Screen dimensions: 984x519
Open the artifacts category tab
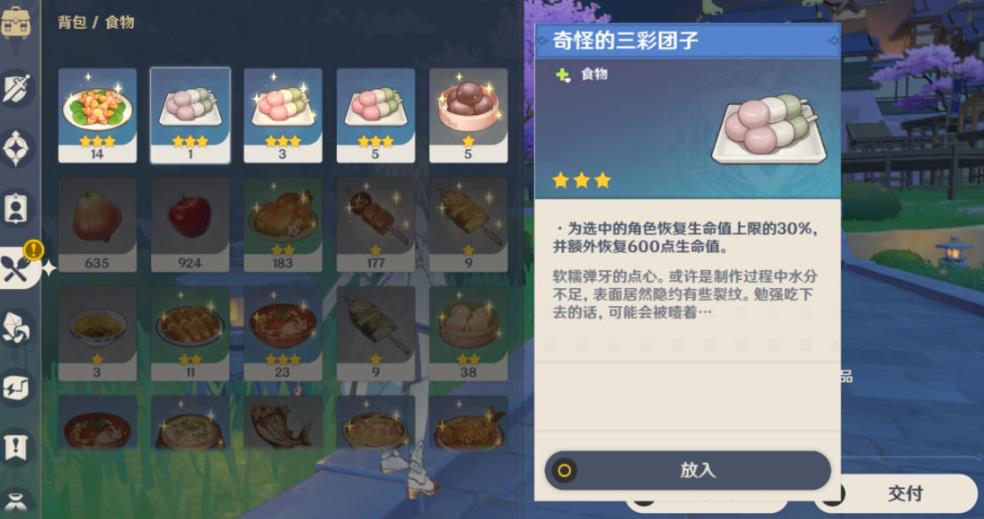pyautogui.click(x=17, y=148)
